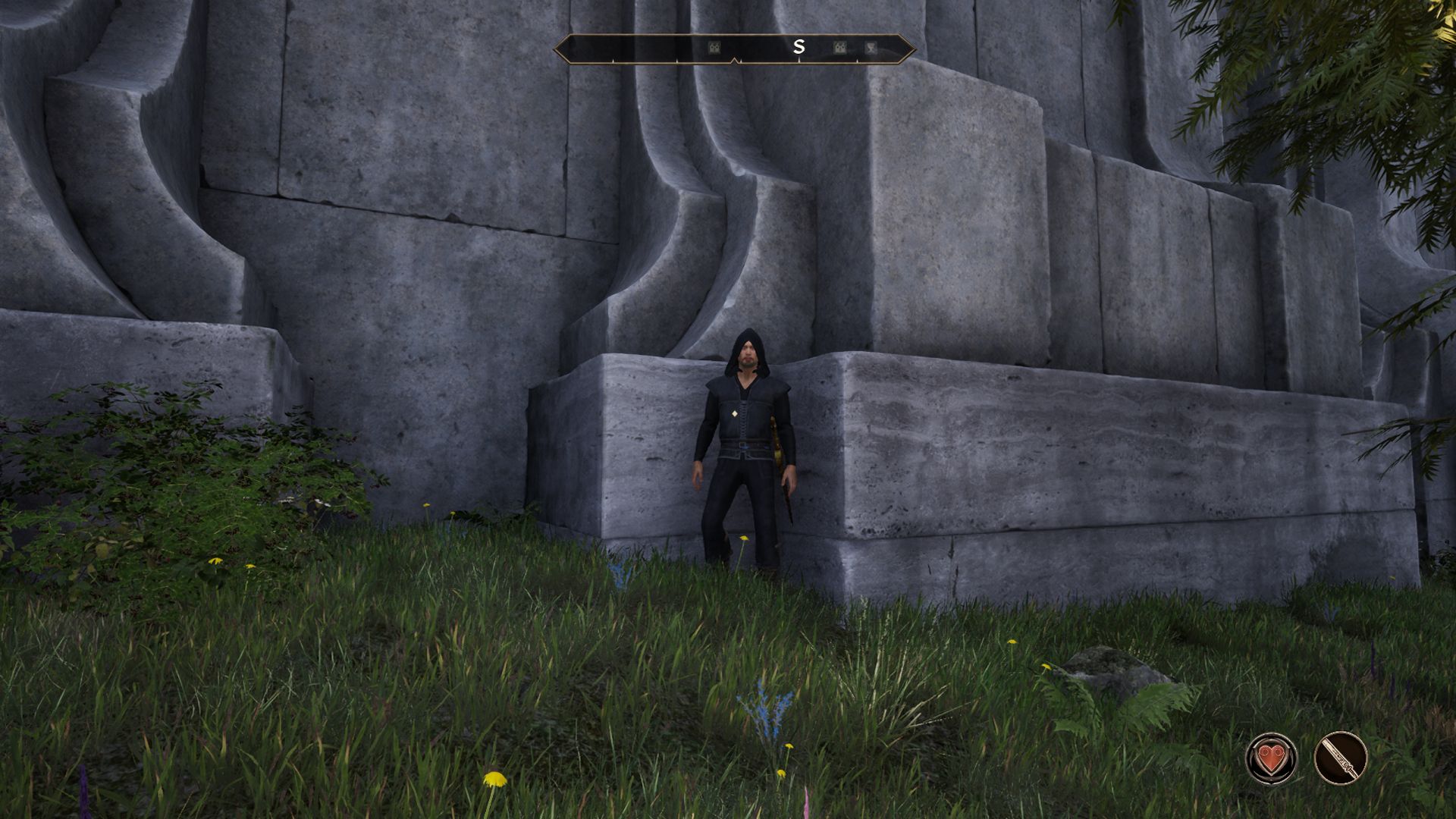Click the red heart health icon
Viewport: 1456px width, 819px height.
point(1271,758)
